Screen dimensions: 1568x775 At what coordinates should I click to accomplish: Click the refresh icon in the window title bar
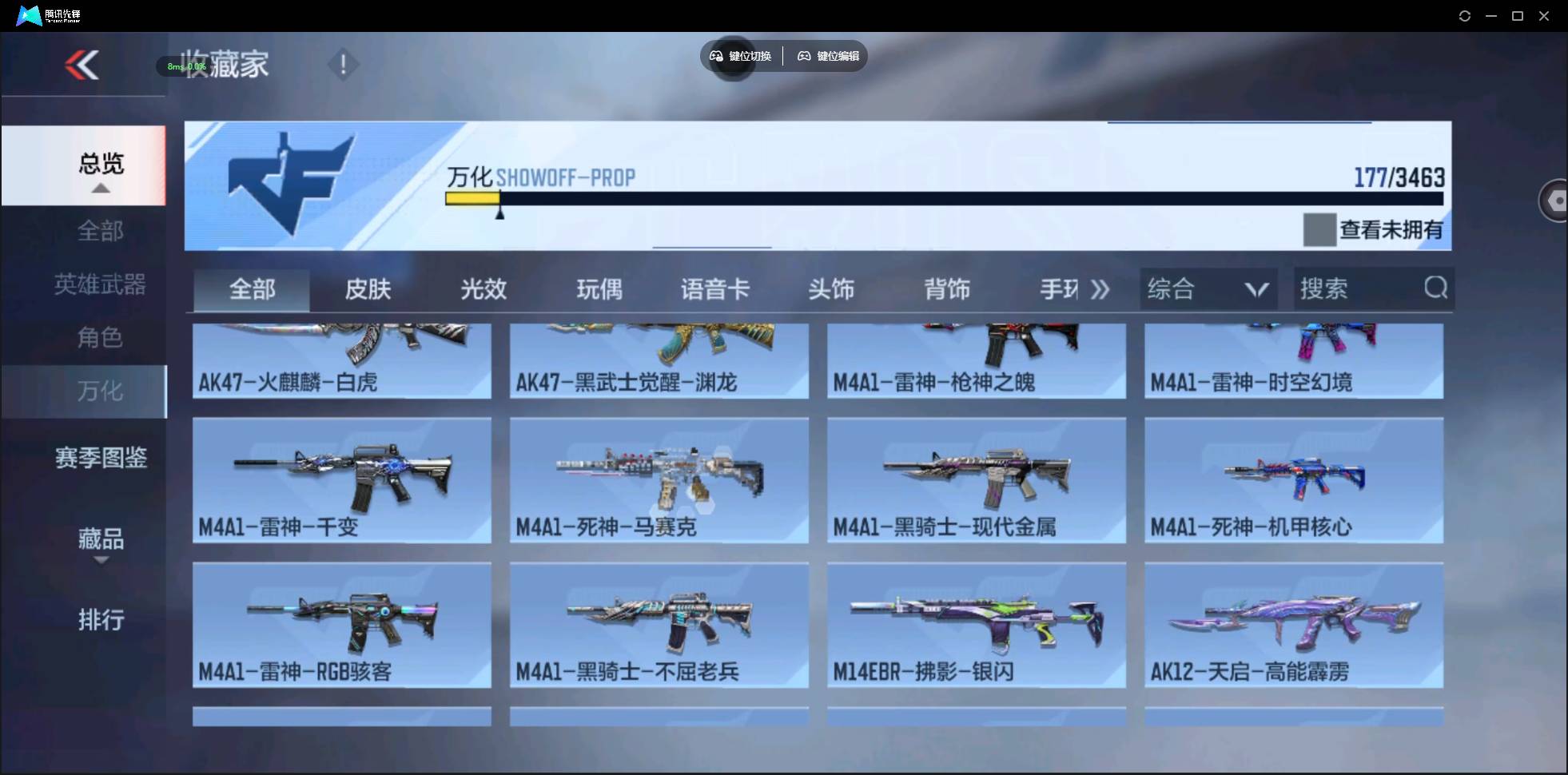point(1466,15)
